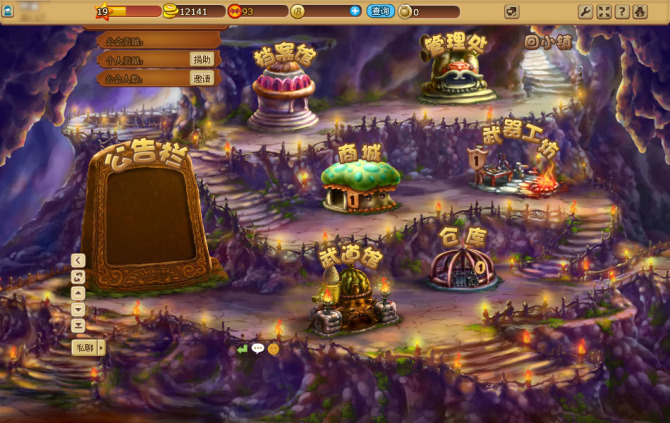670x423 pixels.
Task: Click the blue plus button to add currency
Action: 355,11
